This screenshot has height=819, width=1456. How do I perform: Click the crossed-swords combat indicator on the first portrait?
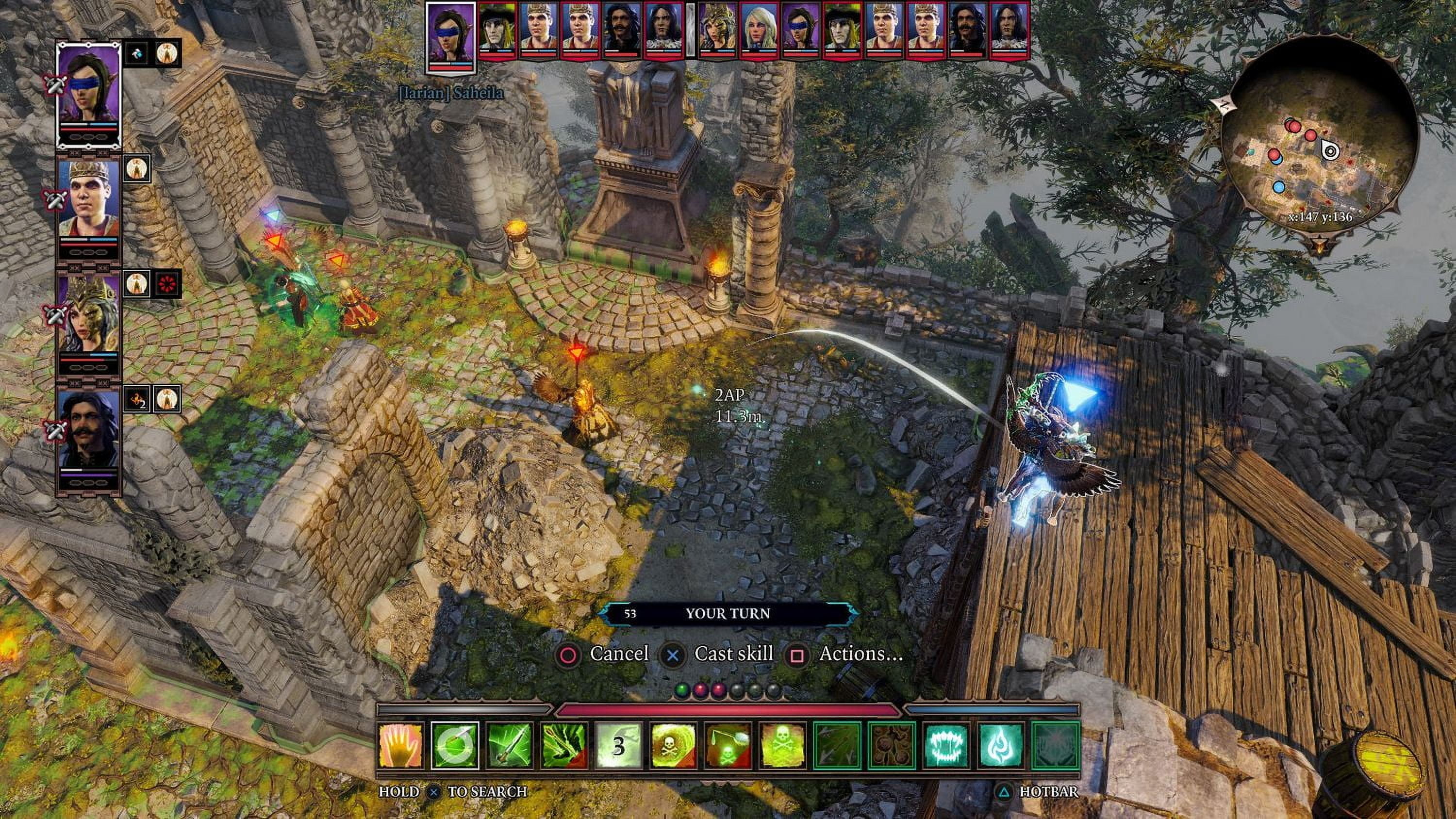[x=55, y=86]
